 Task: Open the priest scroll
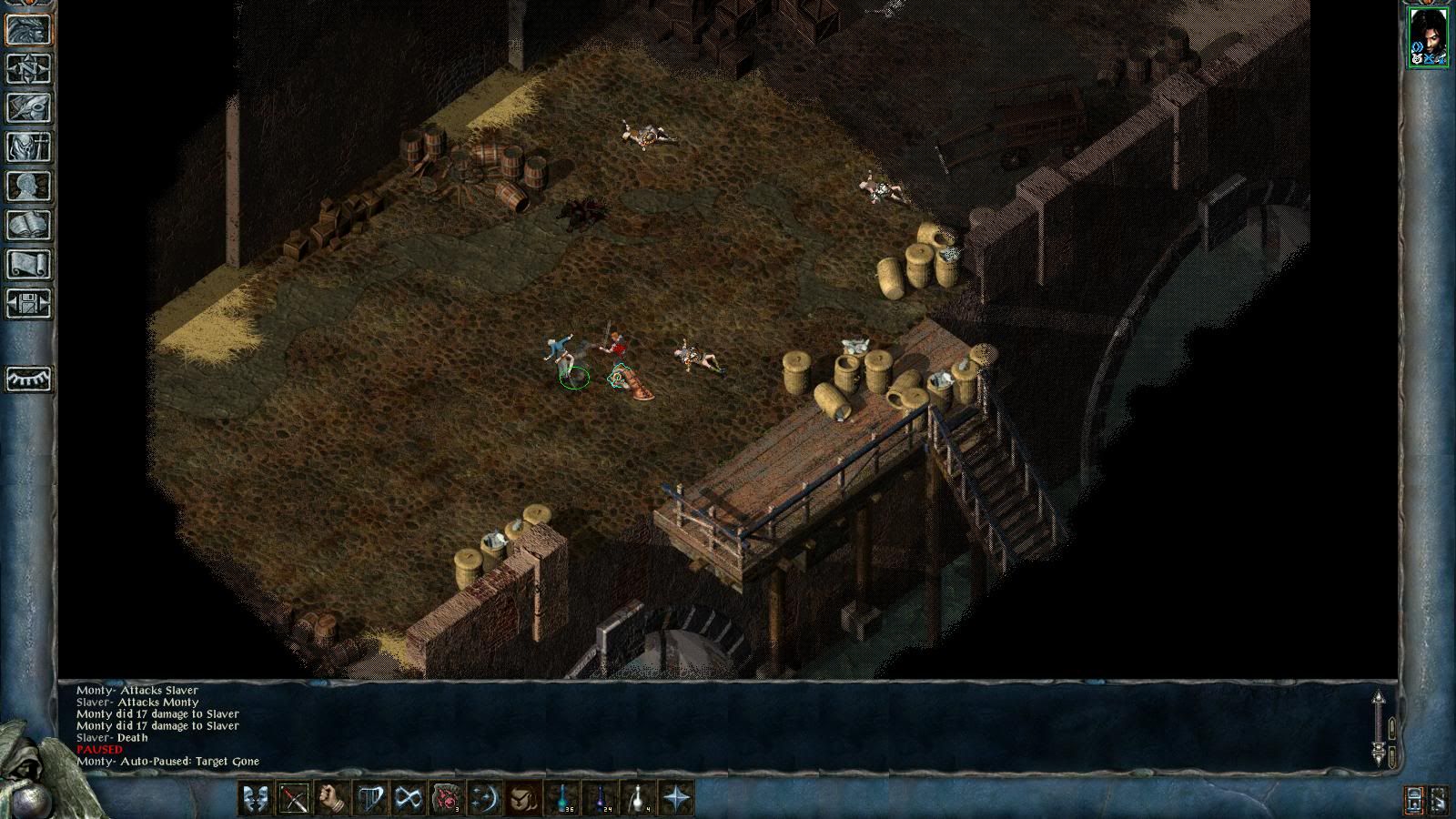click(x=29, y=264)
